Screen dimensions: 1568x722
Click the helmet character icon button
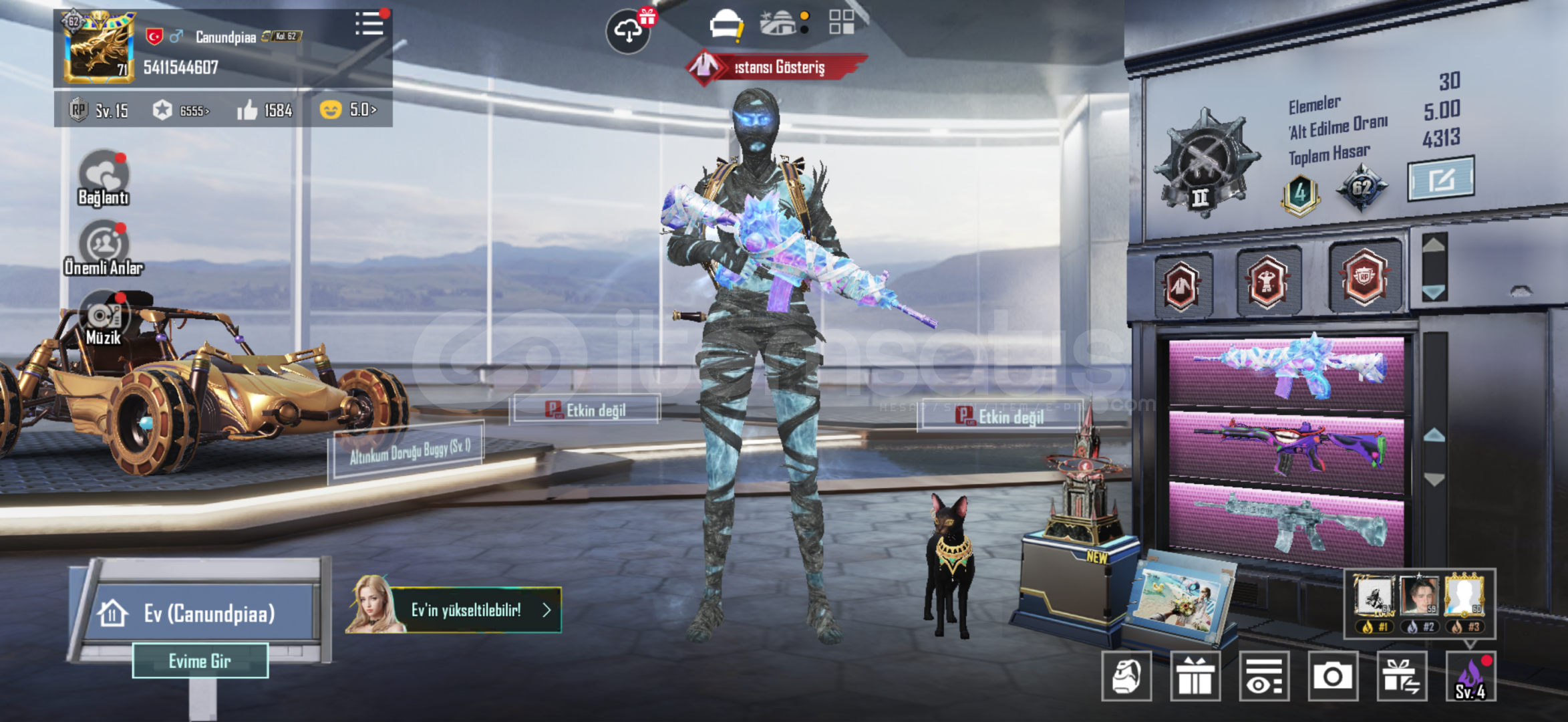1126,677
